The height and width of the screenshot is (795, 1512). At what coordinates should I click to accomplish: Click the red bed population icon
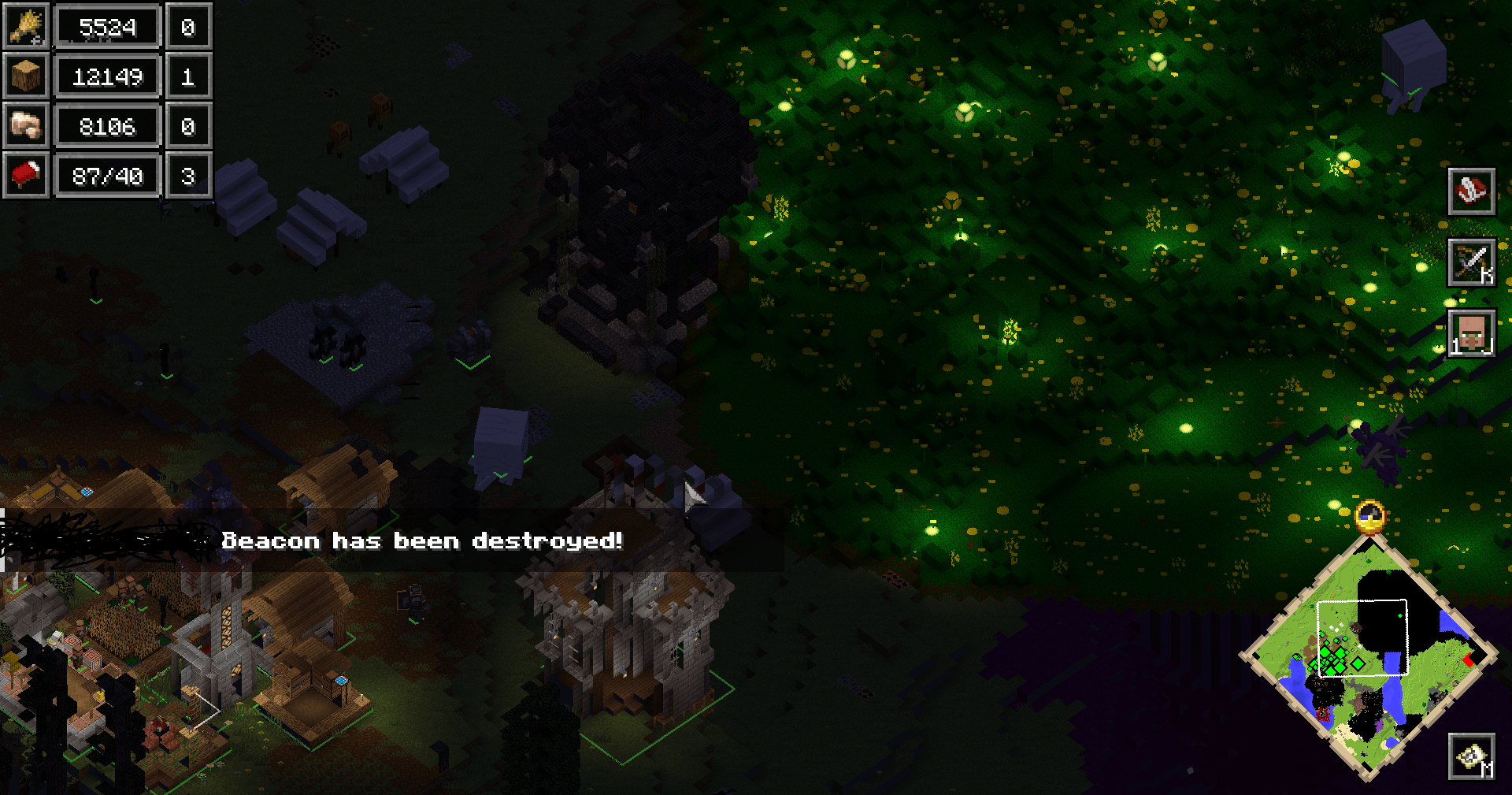26,176
